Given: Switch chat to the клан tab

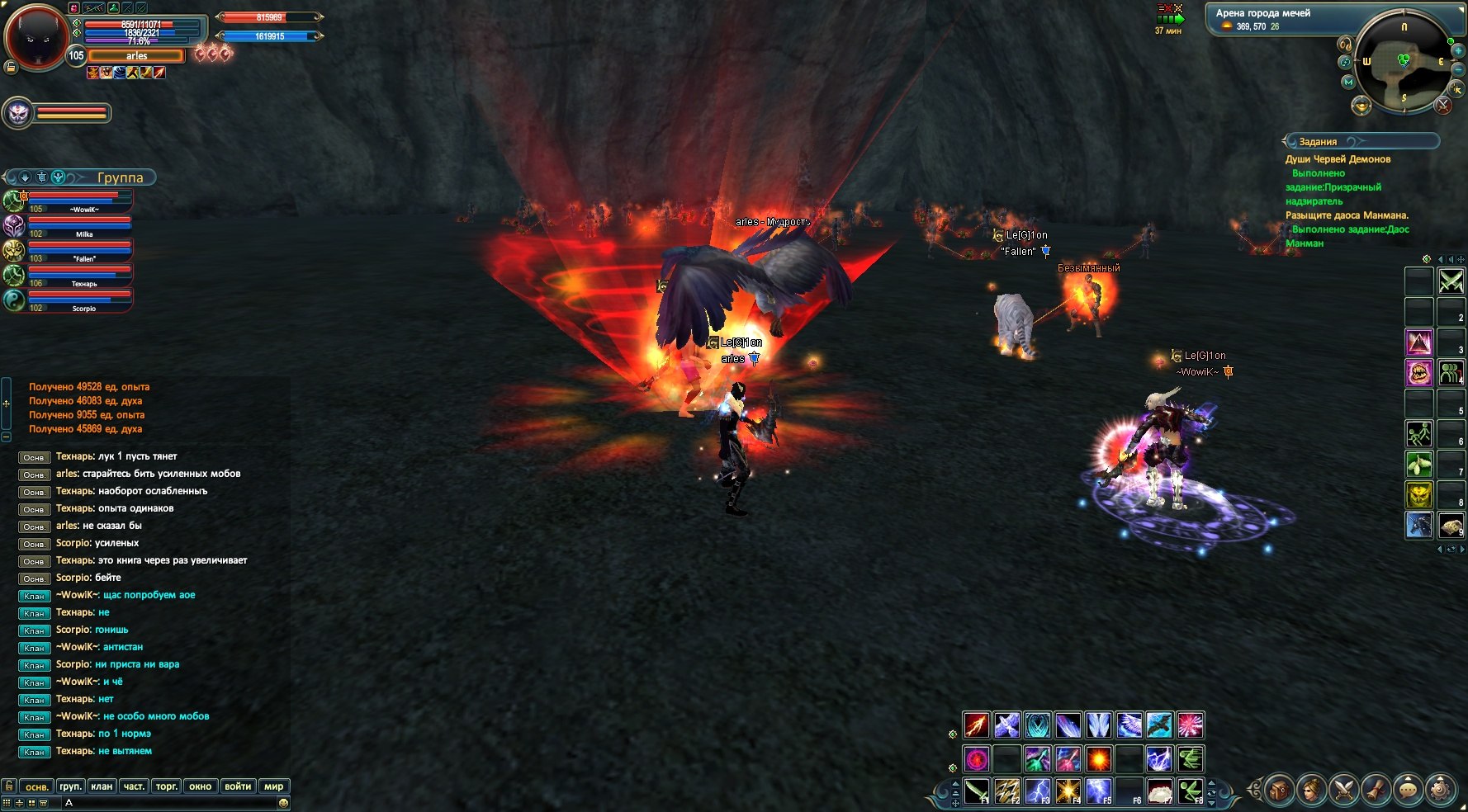Looking at the screenshot, I should point(102,786).
